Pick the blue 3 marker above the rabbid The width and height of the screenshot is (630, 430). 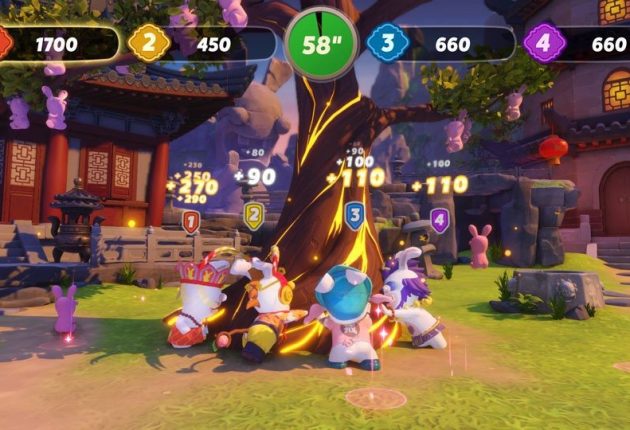[x=354, y=215]
